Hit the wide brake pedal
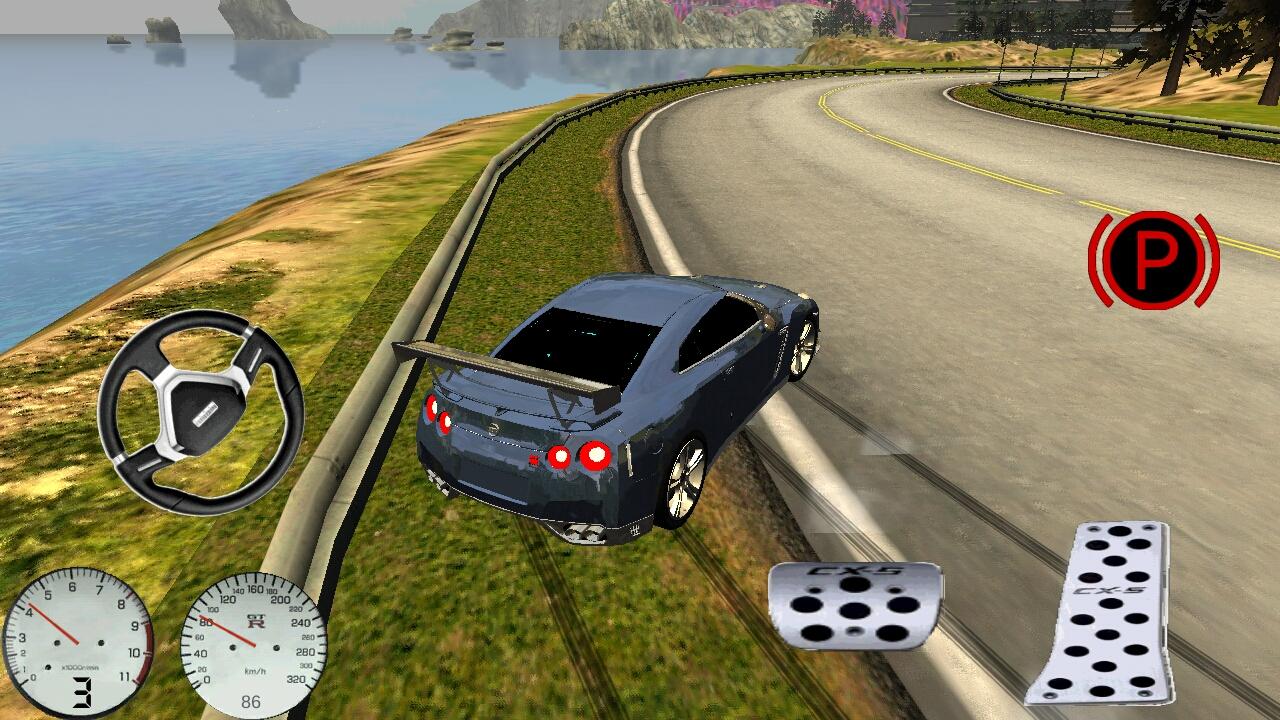Viewport: 1280px width, 720px height. coord(855,606)
